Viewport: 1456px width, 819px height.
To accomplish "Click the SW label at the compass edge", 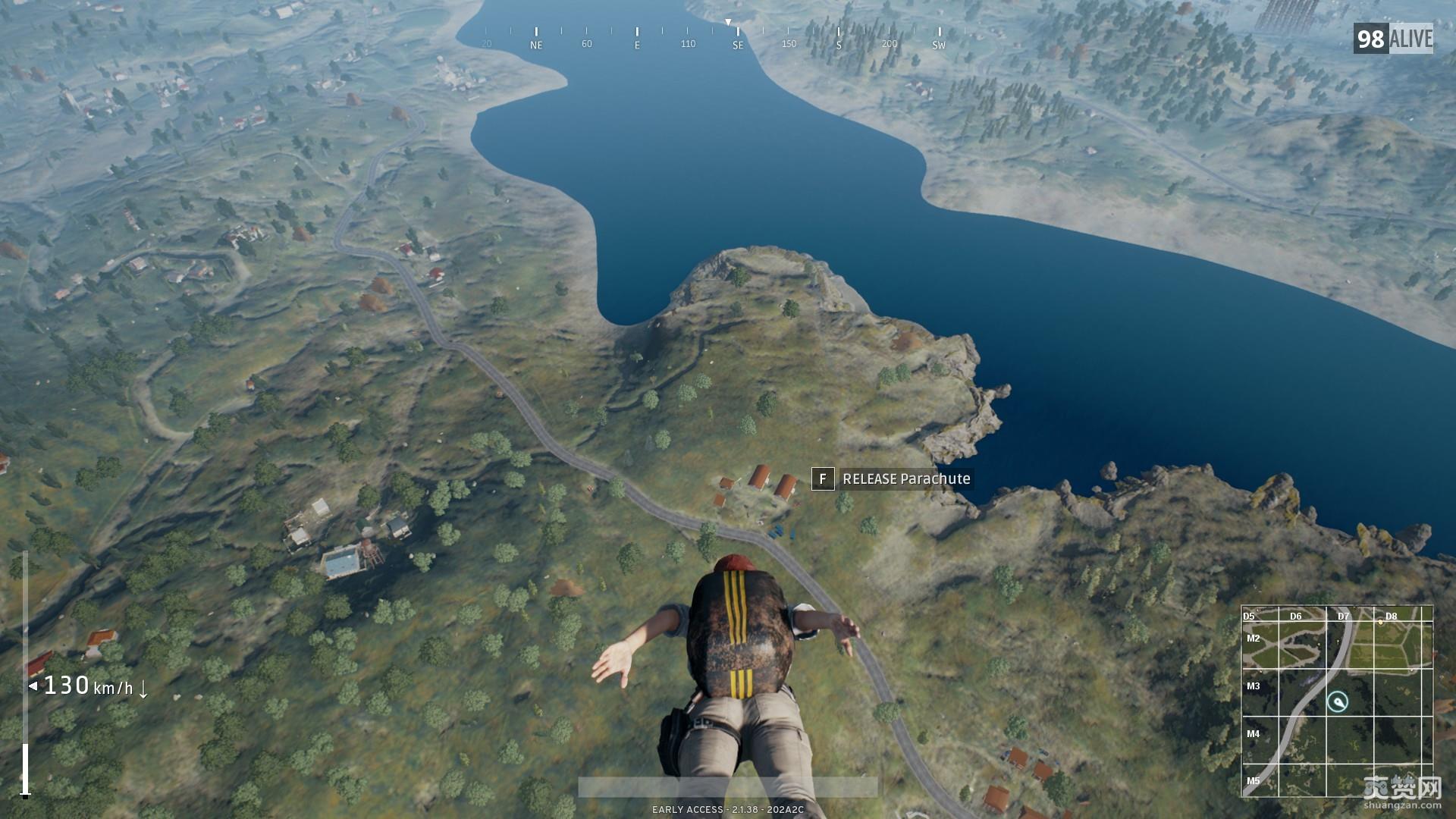I will [x=938, y=44].
